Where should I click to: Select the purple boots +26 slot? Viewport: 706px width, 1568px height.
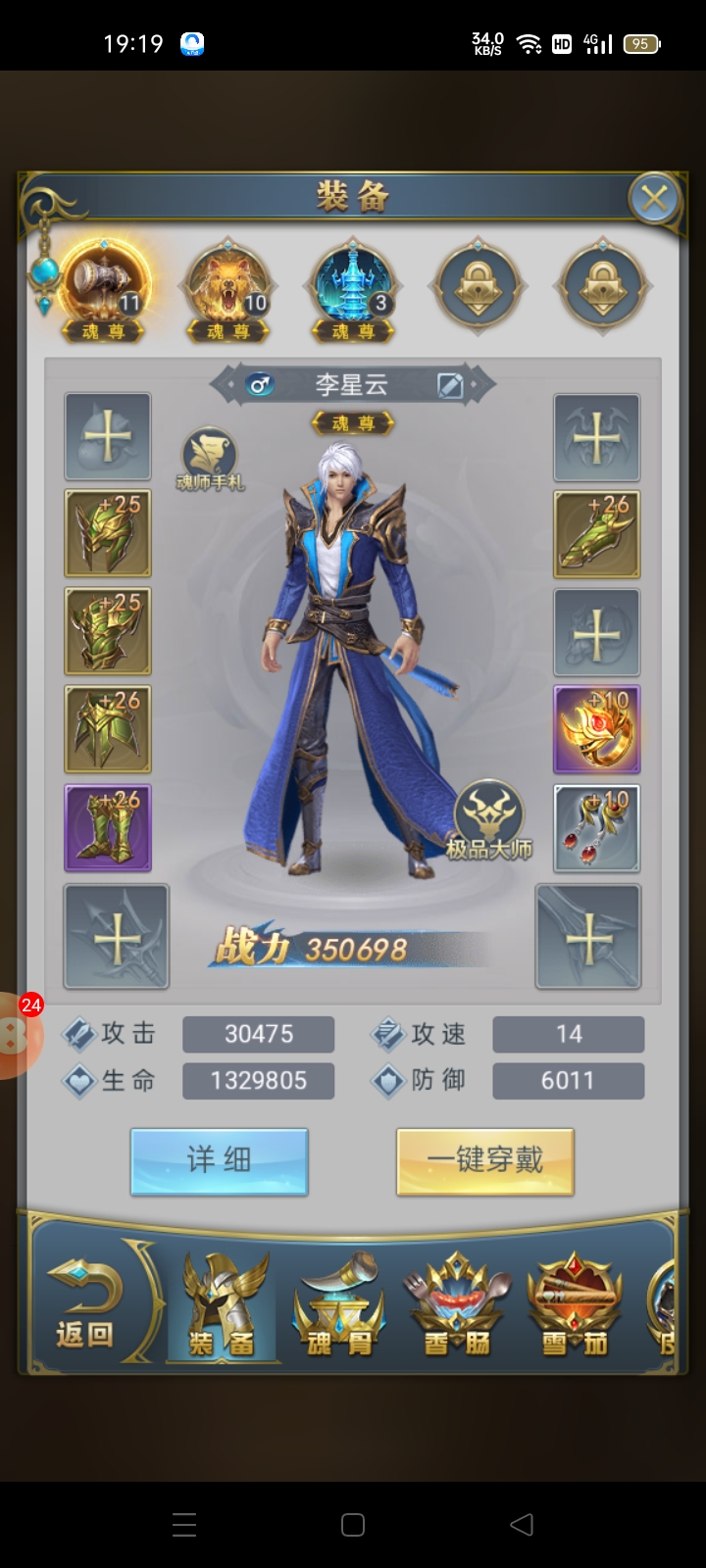point(108,828)
